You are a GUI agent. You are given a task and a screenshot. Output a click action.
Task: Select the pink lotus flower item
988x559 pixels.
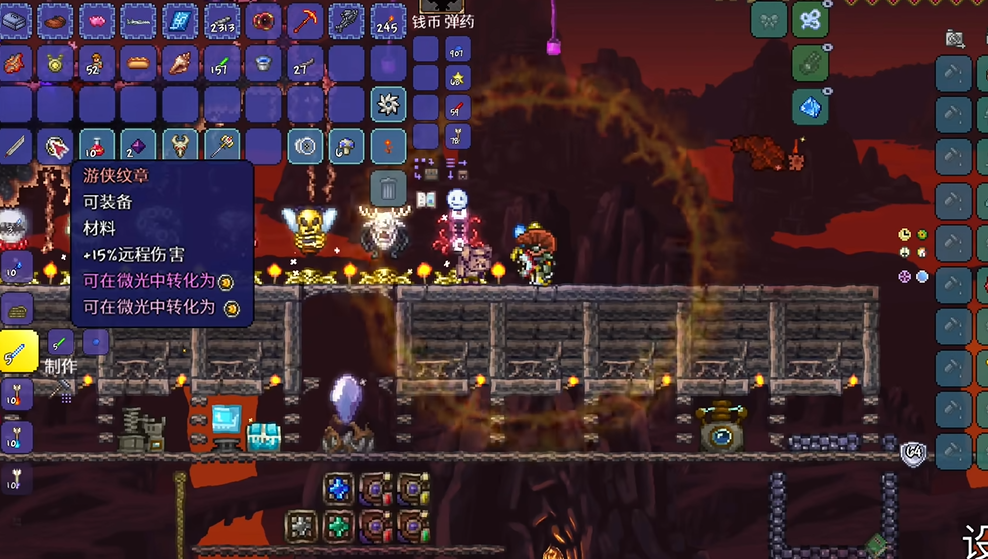click(x=96, y=20)
